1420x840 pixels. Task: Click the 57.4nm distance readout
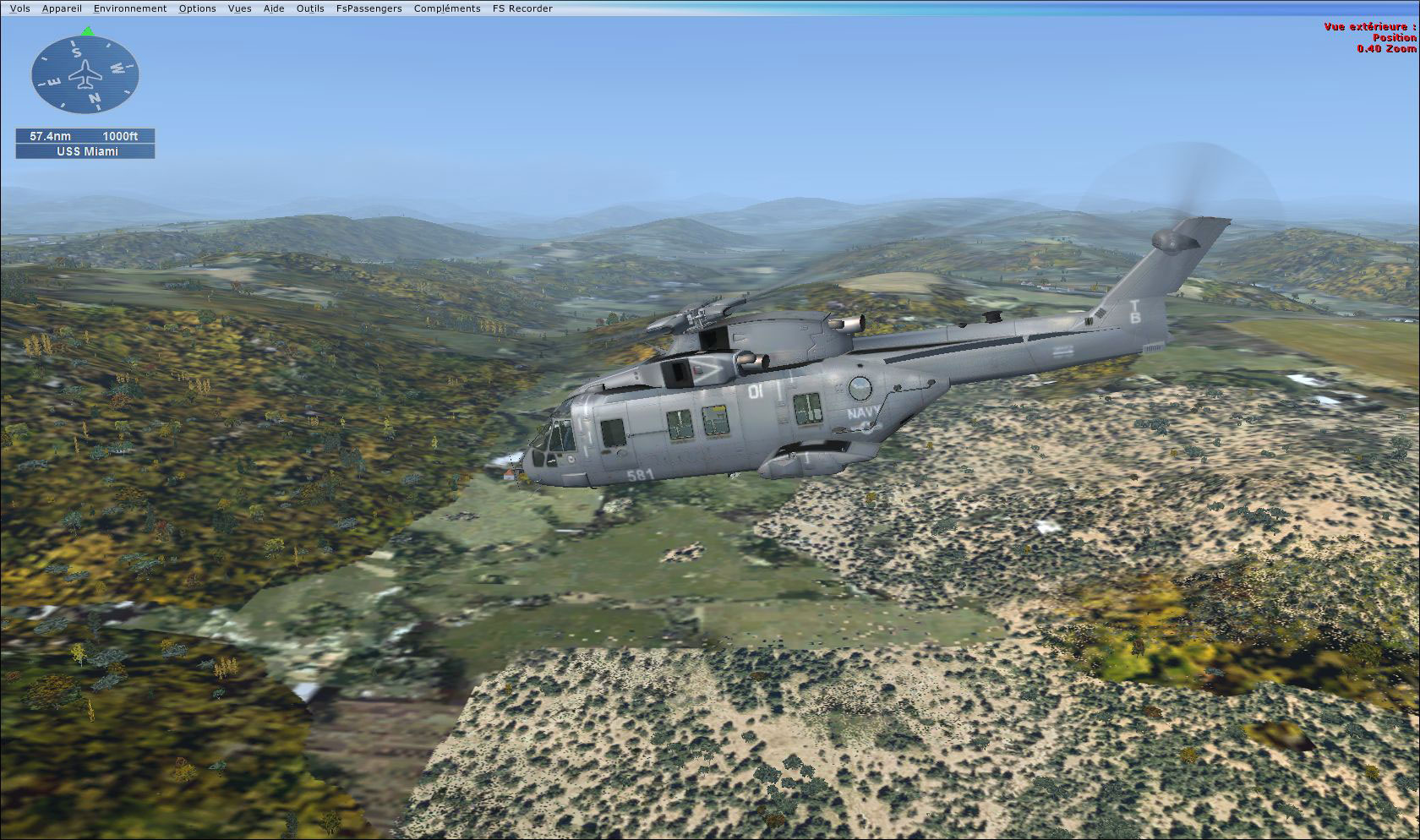click(50, 136)
